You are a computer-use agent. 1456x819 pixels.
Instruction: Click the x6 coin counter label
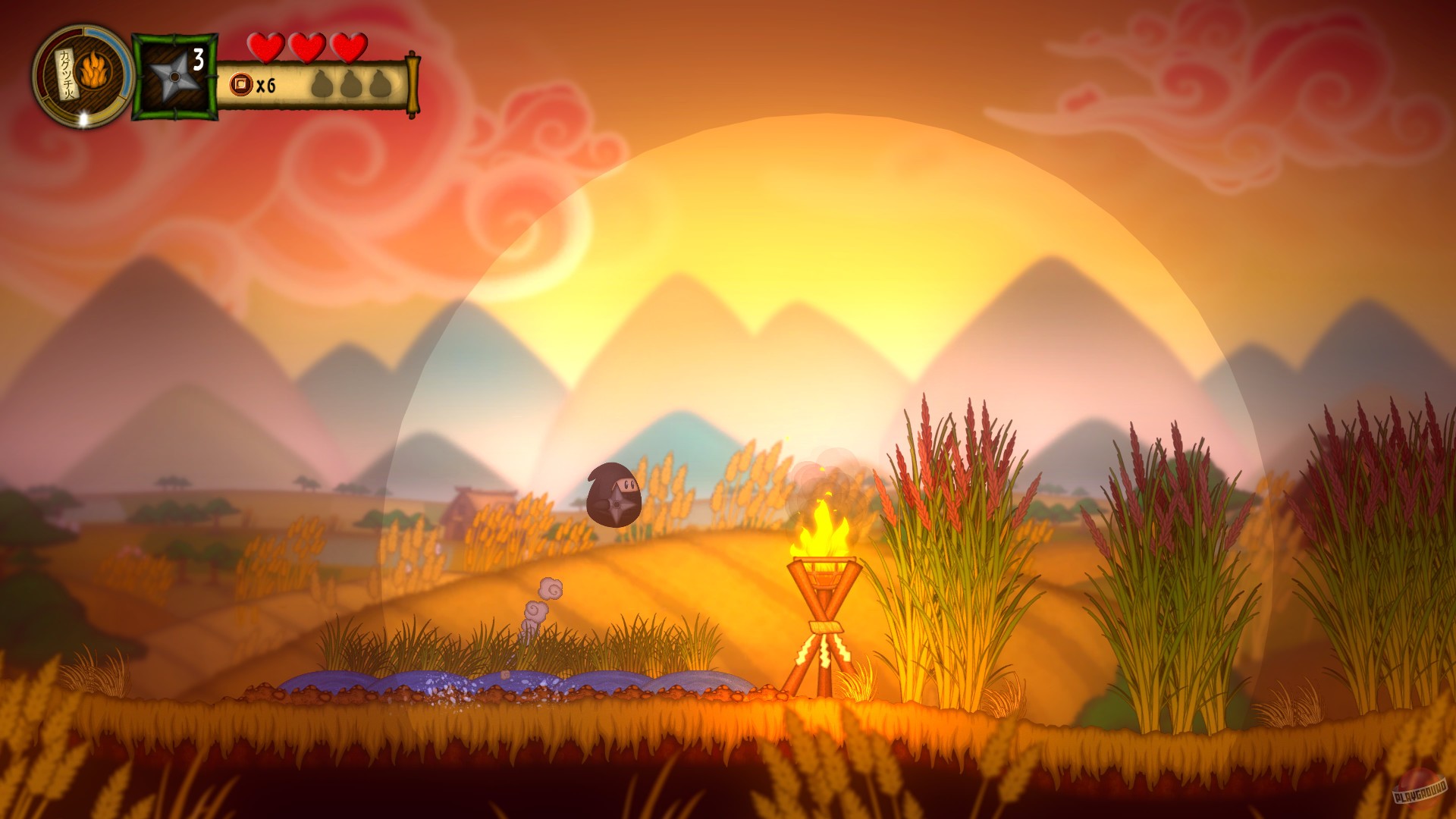[x=266, y=85]
